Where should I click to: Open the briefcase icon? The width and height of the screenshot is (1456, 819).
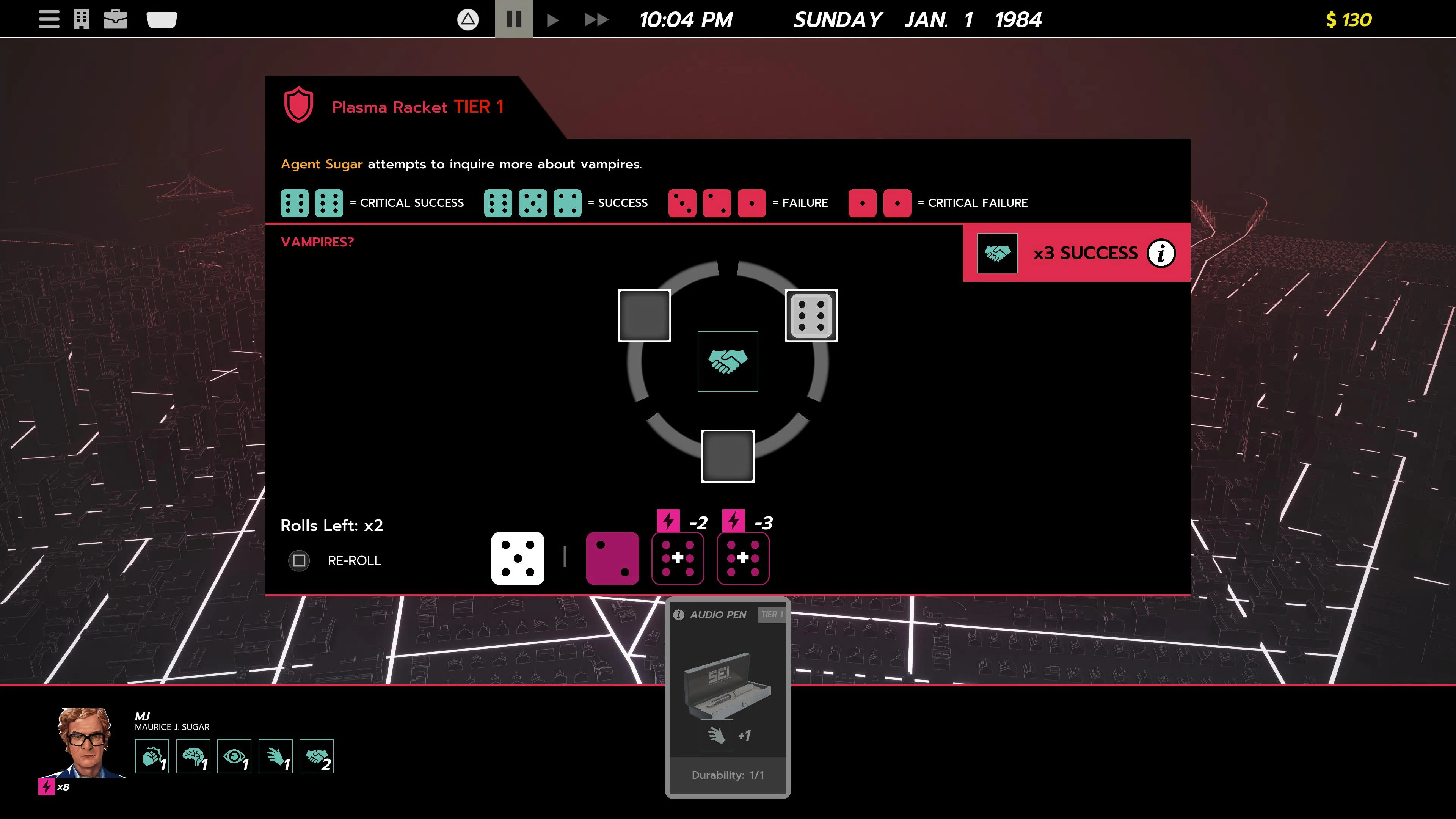(116, 19)
